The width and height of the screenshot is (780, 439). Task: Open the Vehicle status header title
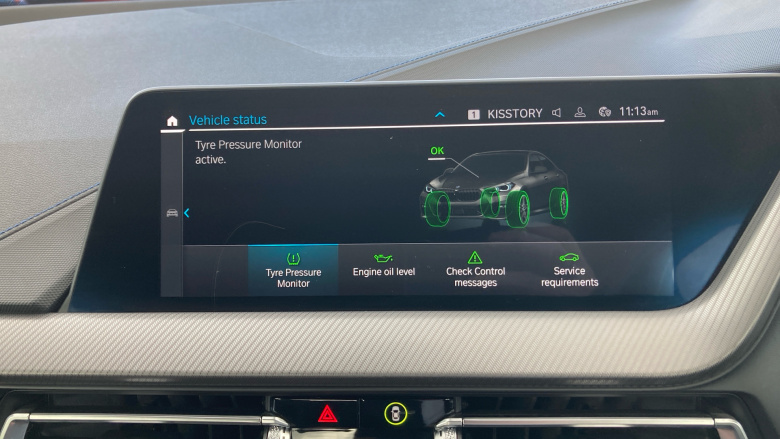coord(228,120)
